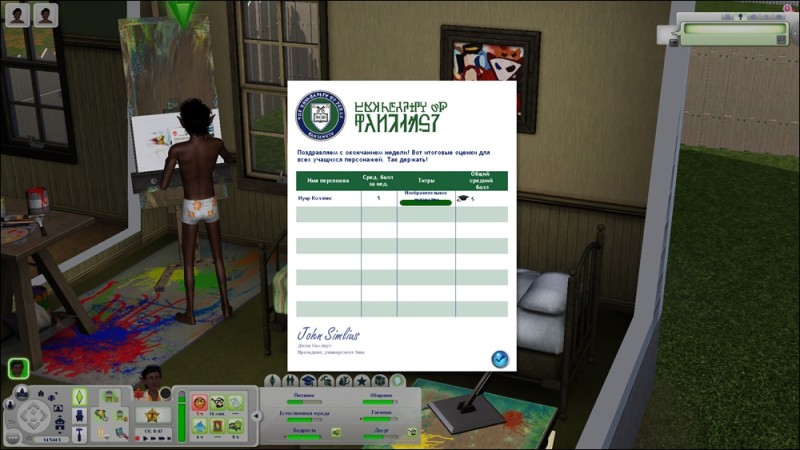The width and height of the screenshot is (800, 450).
Task: Click the second Sim portrait at top left
Action: [x=46, y=13]
